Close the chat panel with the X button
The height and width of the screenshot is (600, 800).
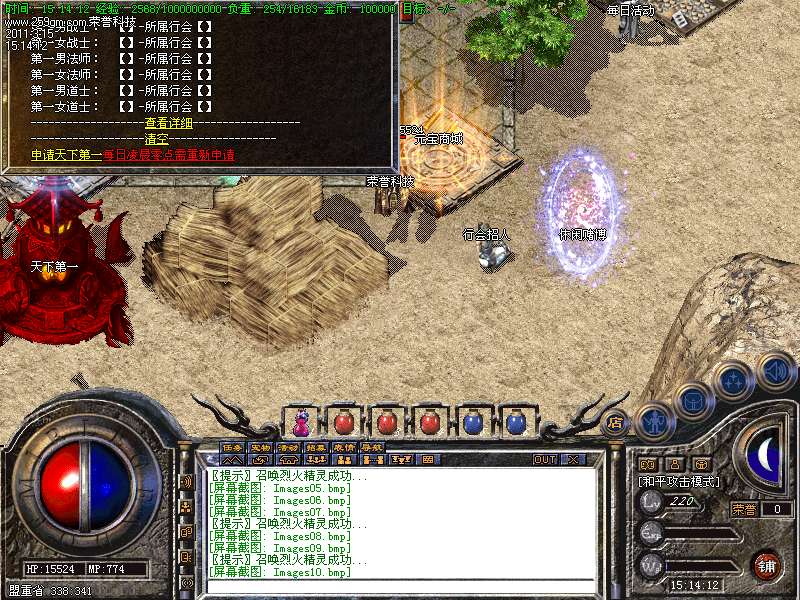click(x=573, y=460)
